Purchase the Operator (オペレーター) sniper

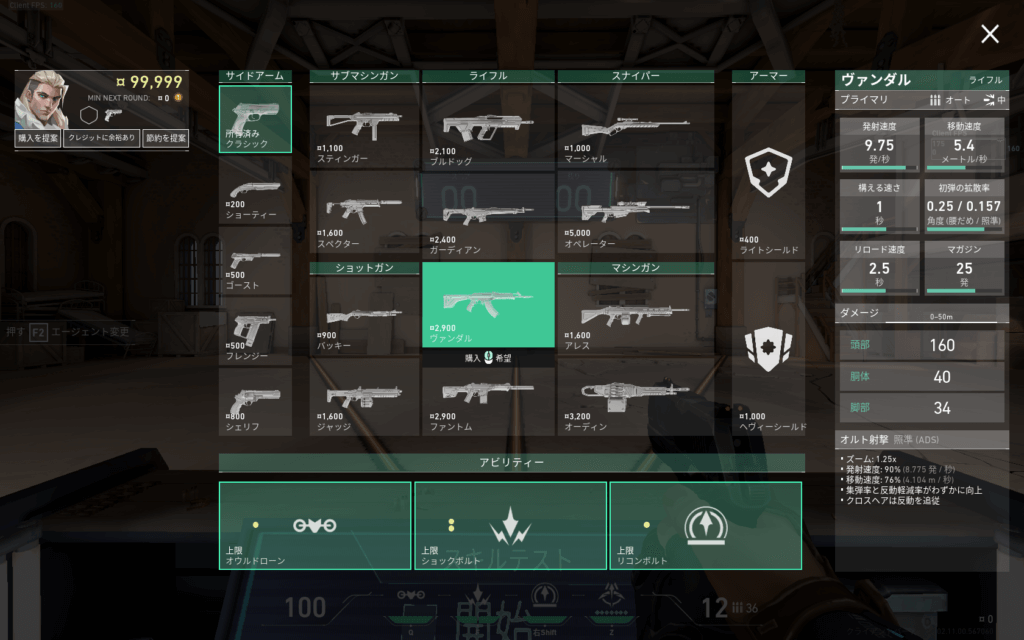[x=635, y=214]
